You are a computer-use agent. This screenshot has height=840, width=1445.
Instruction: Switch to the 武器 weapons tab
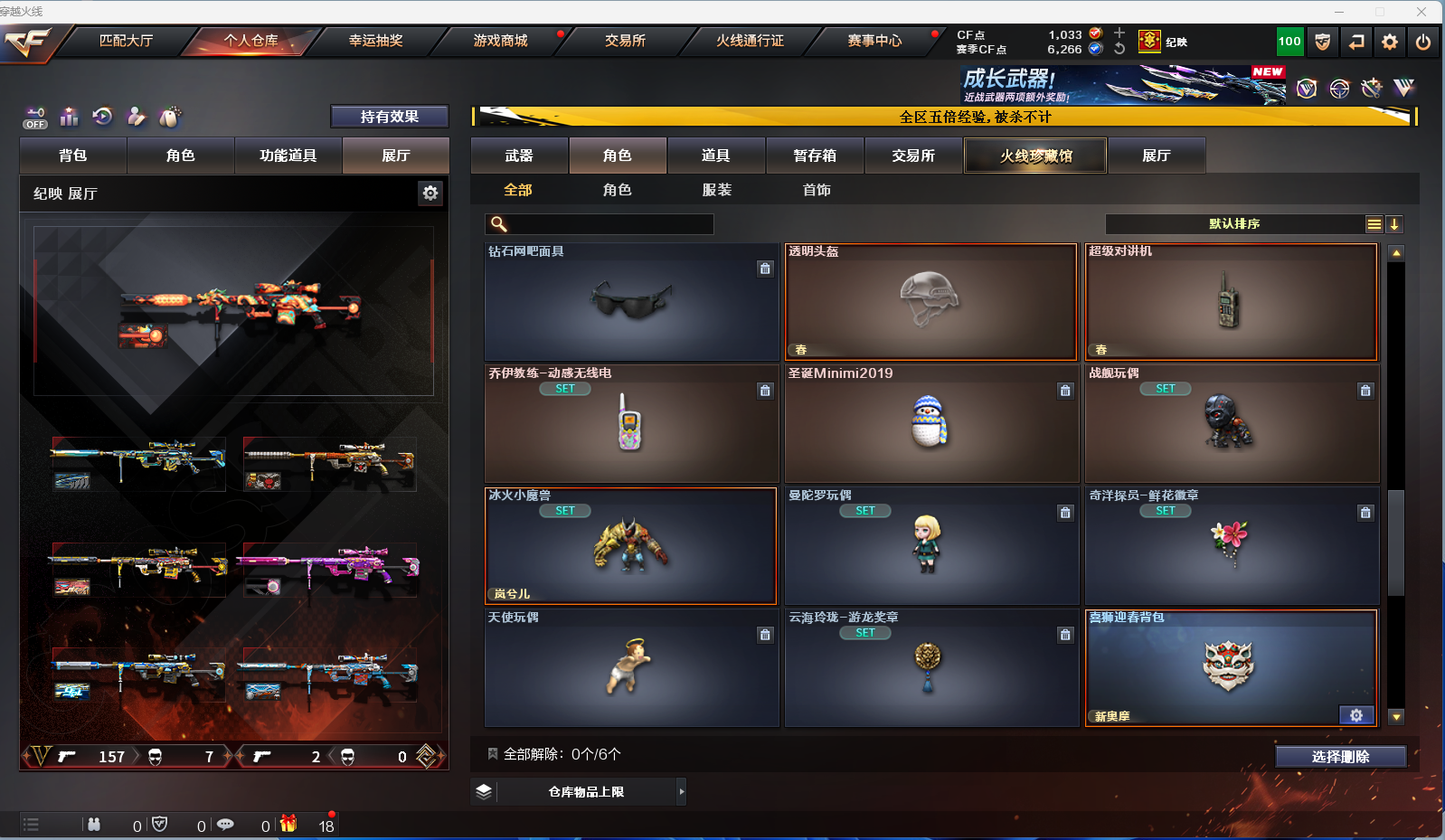click(519, 156)
